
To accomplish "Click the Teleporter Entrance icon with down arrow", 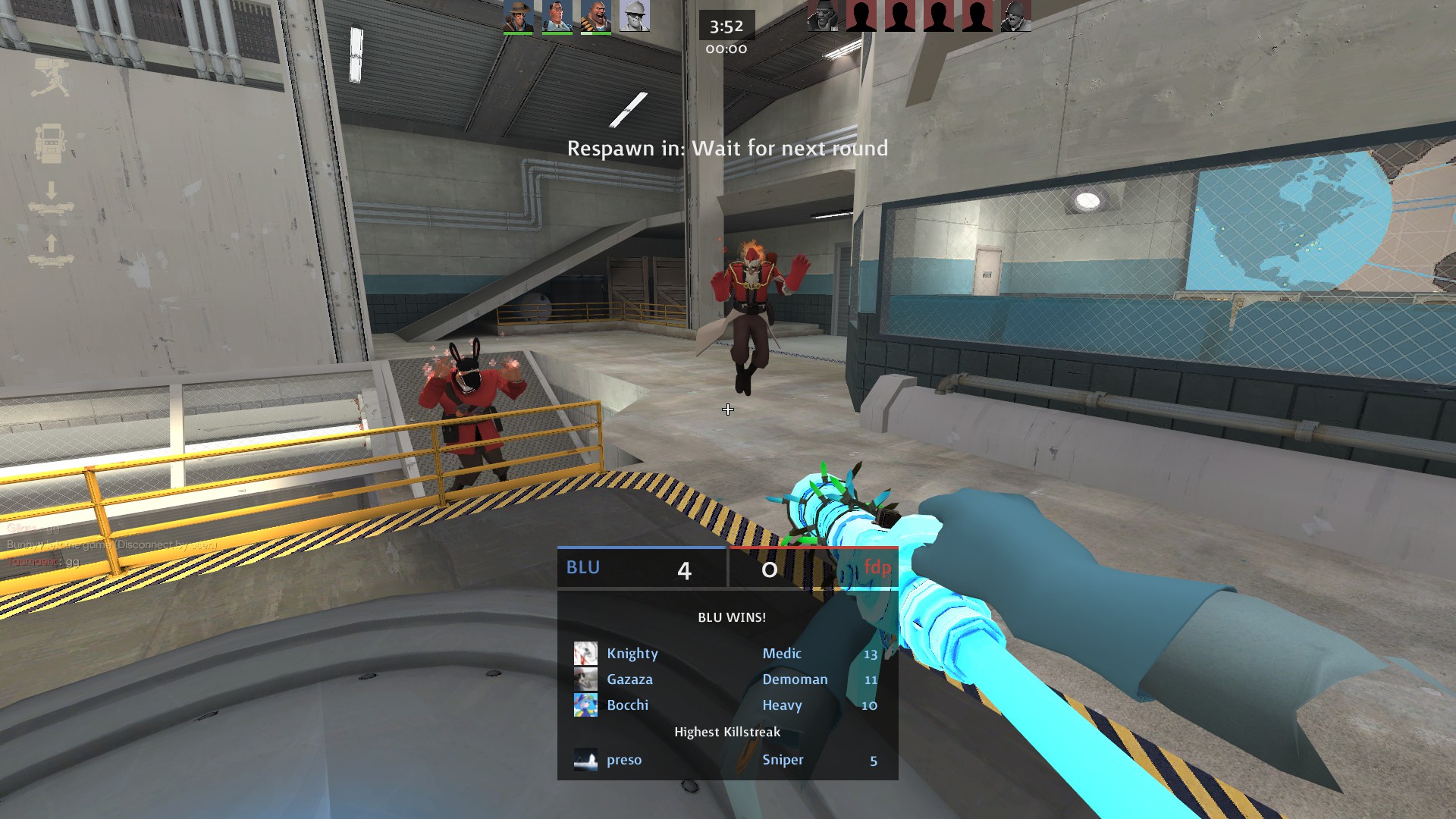I will point(51,199).
